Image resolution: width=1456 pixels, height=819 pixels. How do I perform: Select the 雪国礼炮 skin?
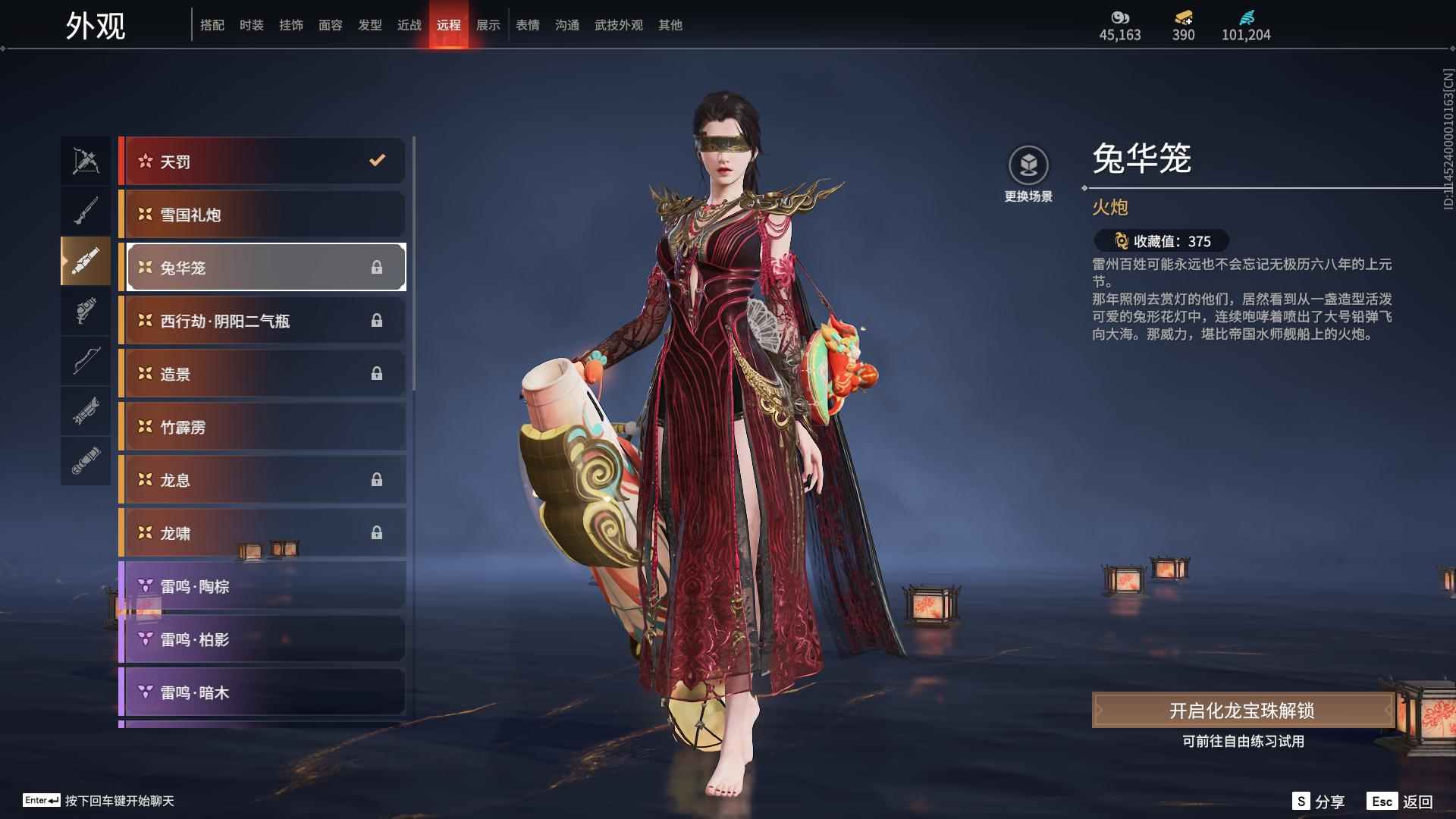(x=262, y=215)
